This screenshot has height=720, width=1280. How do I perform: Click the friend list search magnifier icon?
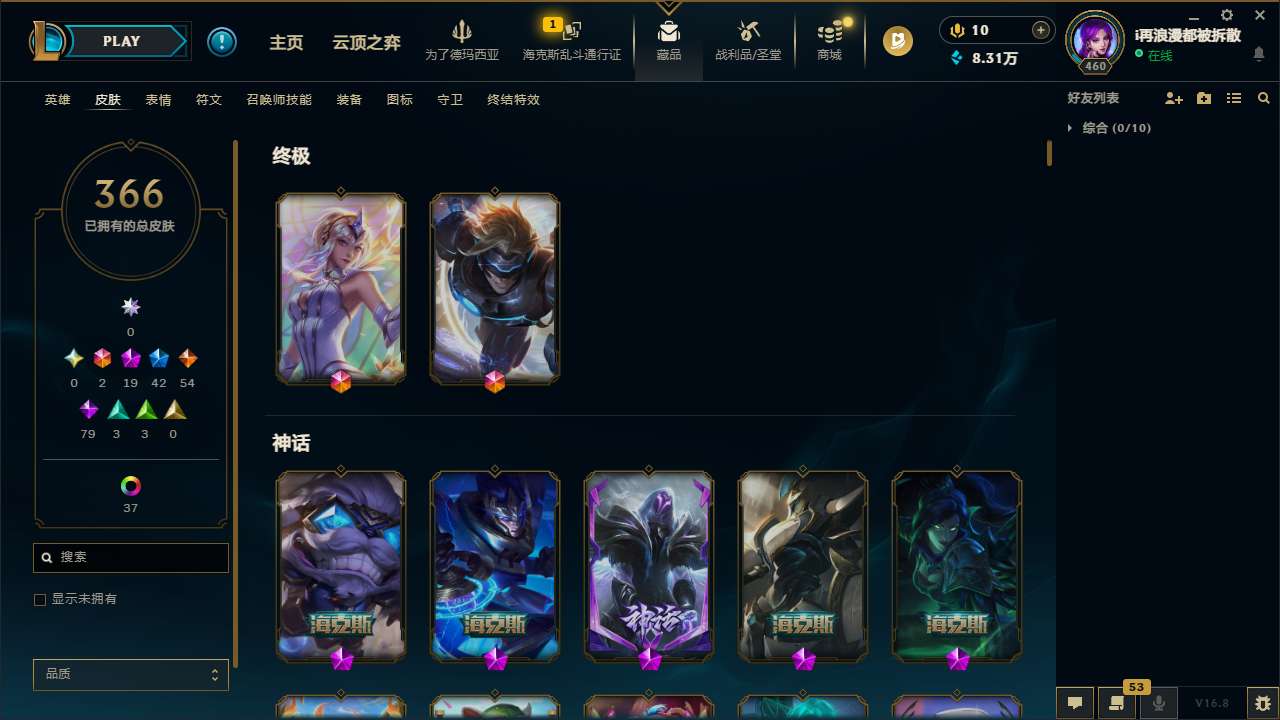pyautogui.click(x=1264, y=98)
